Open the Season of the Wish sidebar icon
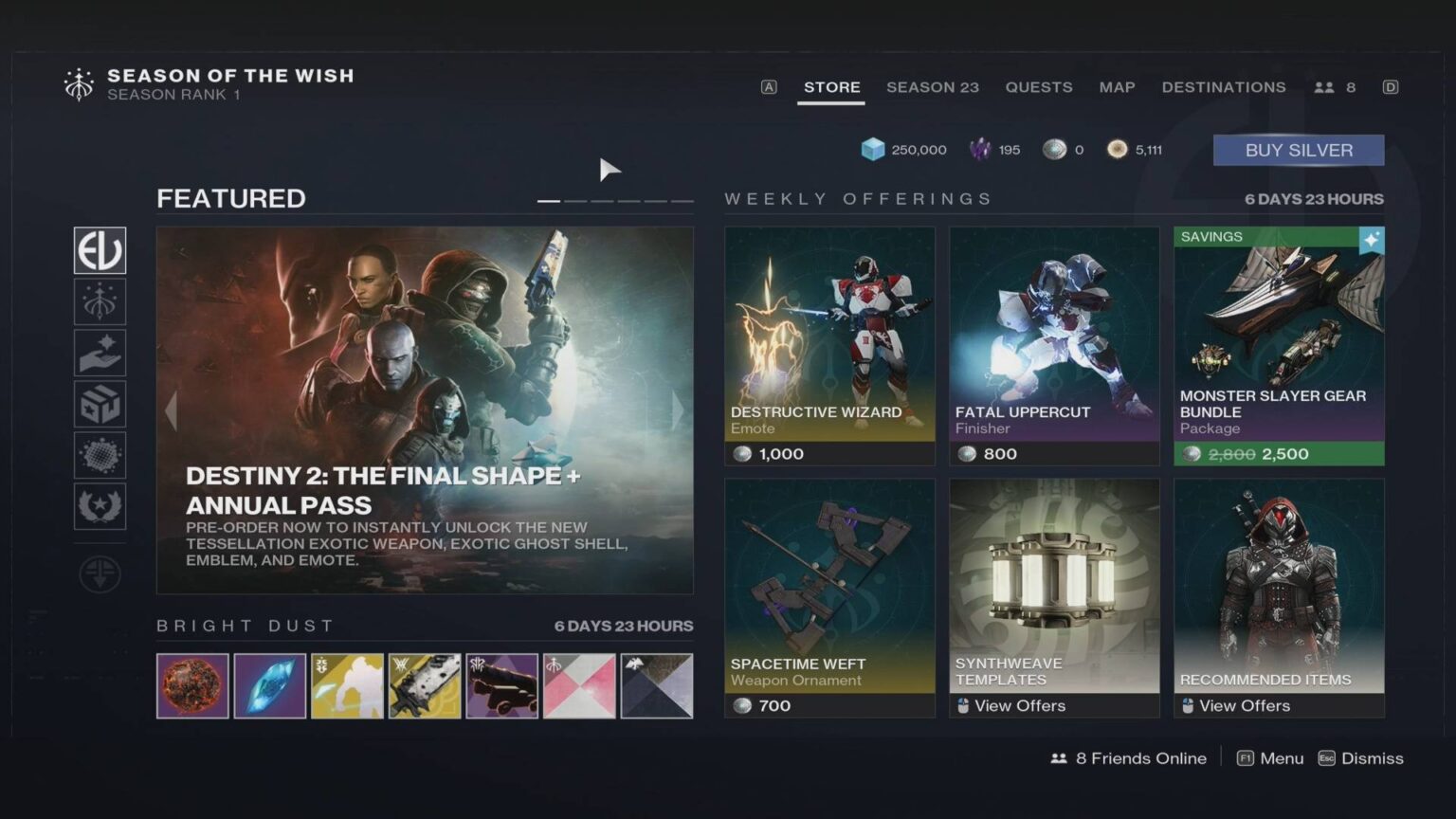 pyautogui.click(x=100, y=301)
